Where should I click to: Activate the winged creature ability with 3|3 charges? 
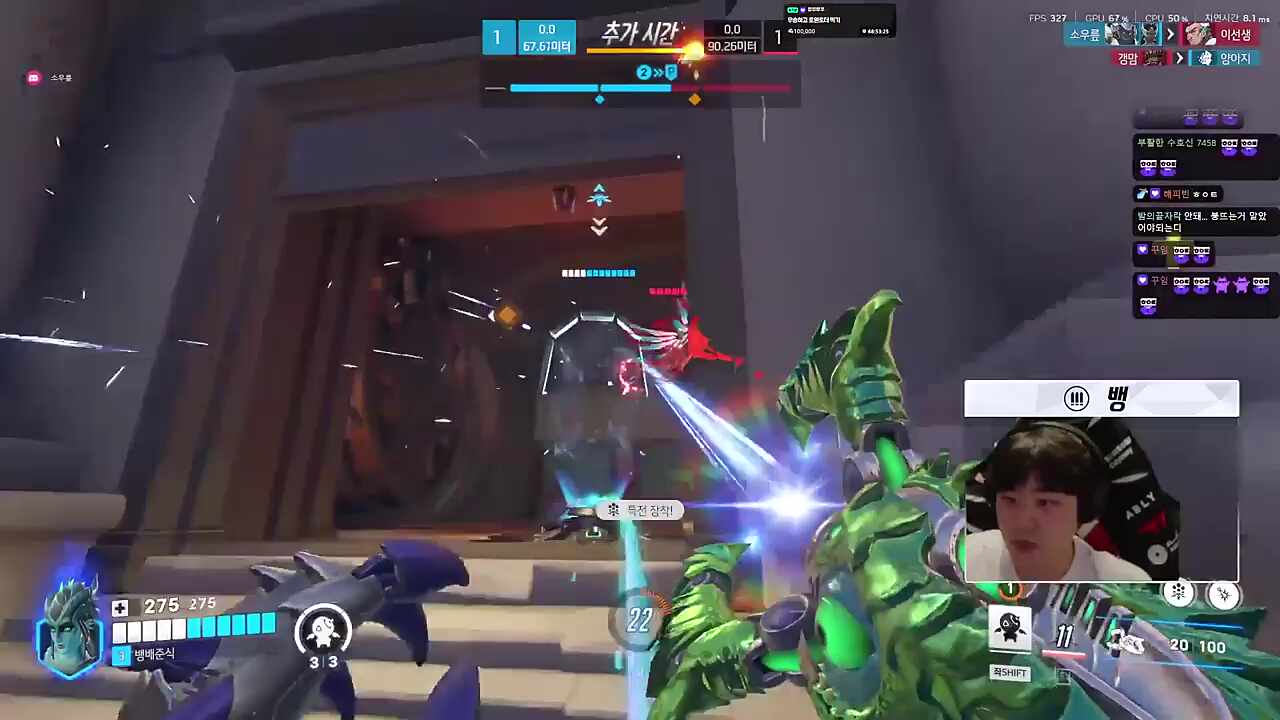click(x=322, y=630)
